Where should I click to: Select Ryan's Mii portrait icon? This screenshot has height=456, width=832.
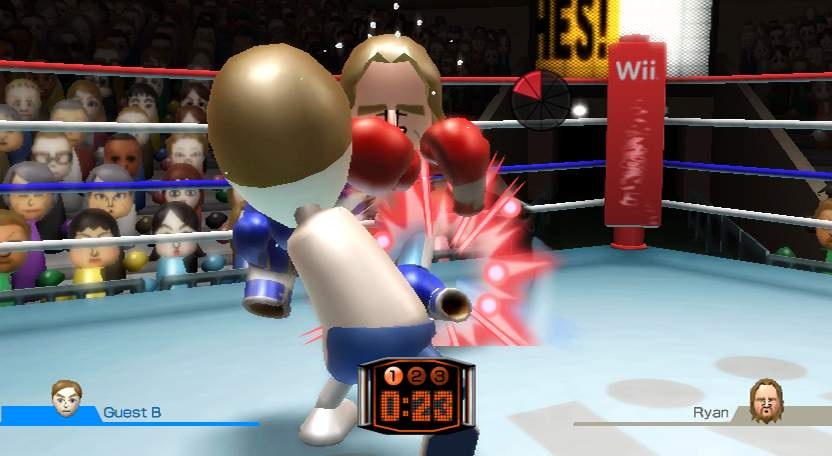(x=766, y=400)
